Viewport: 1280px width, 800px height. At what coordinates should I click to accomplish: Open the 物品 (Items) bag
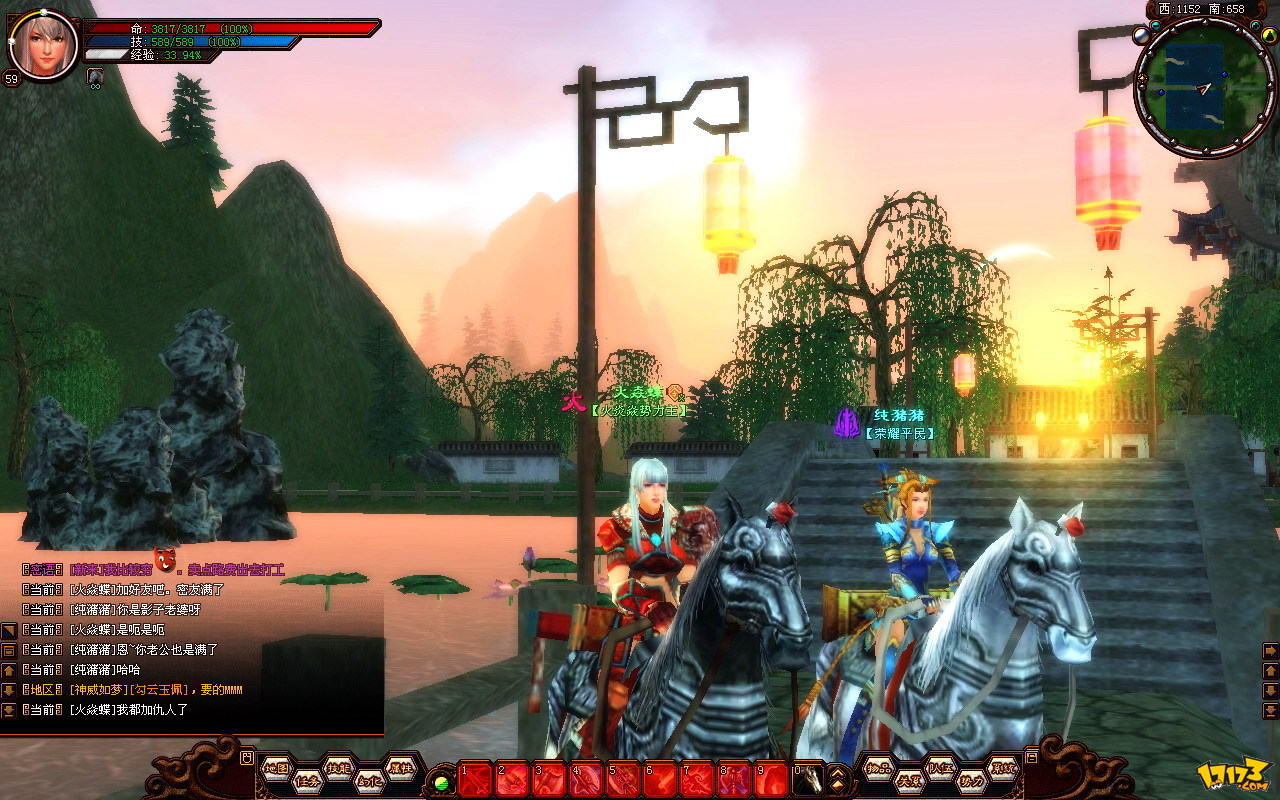[879, 767]
